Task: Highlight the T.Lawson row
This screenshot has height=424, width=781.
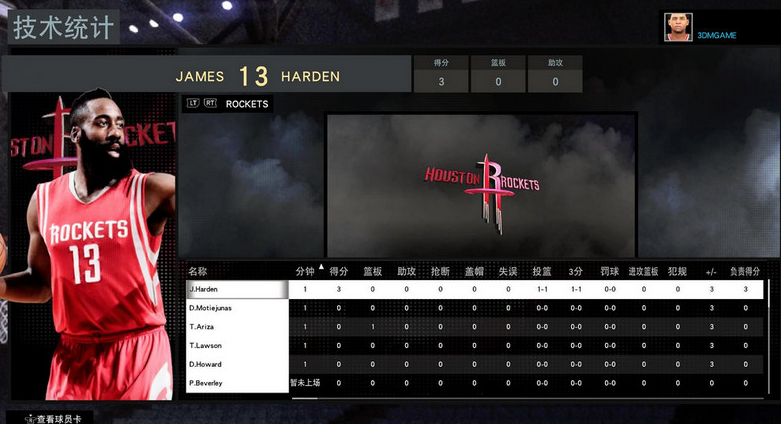Action: 237,346
